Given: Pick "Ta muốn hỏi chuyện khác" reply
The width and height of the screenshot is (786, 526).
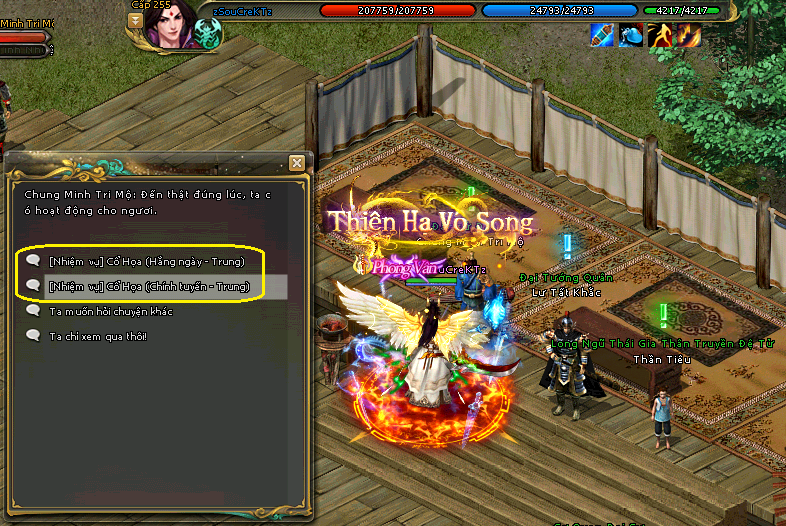Looking at the screenshot, I should (x=111, y=312).
